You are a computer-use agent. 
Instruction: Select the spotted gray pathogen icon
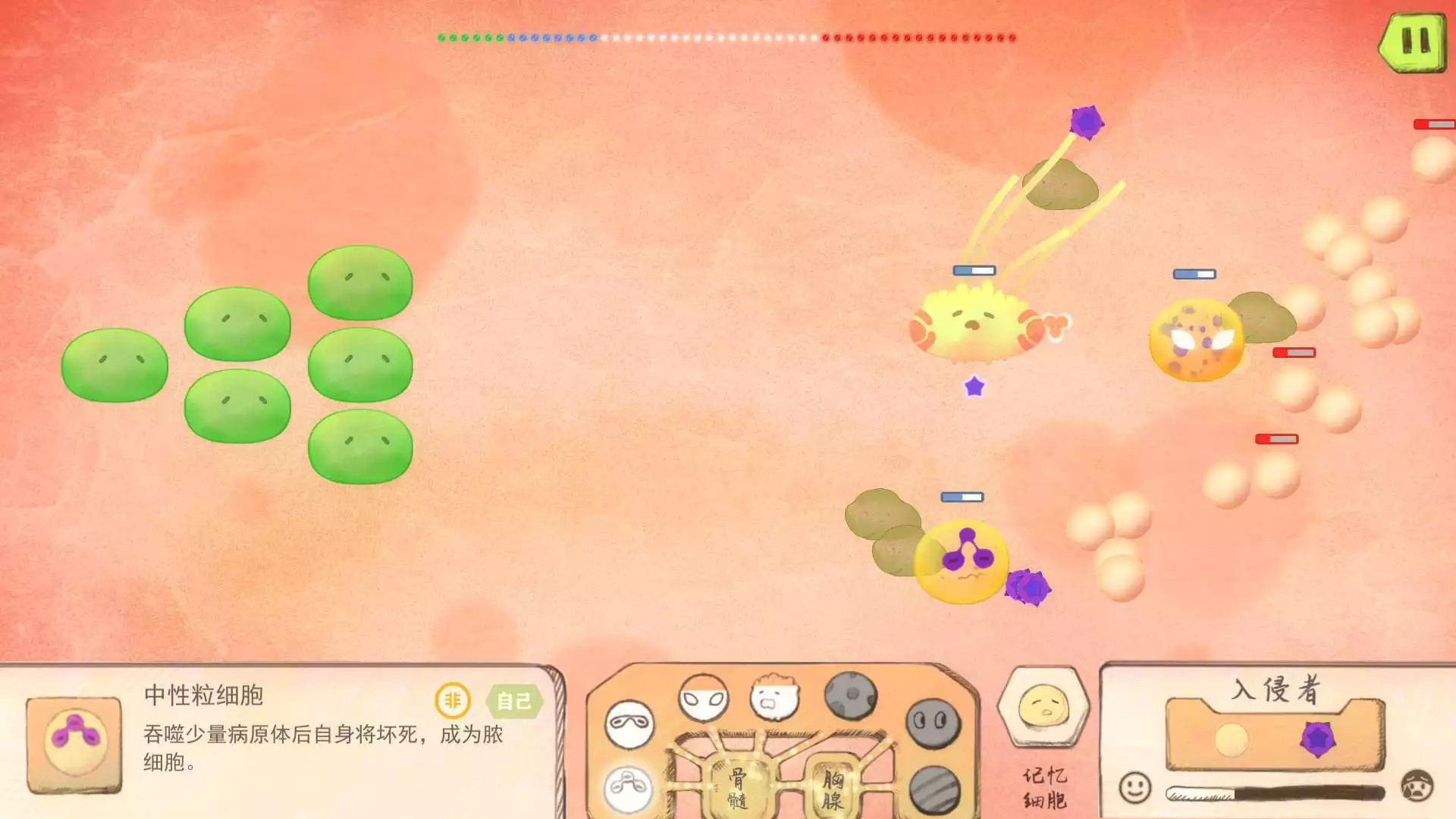(850, 695)
